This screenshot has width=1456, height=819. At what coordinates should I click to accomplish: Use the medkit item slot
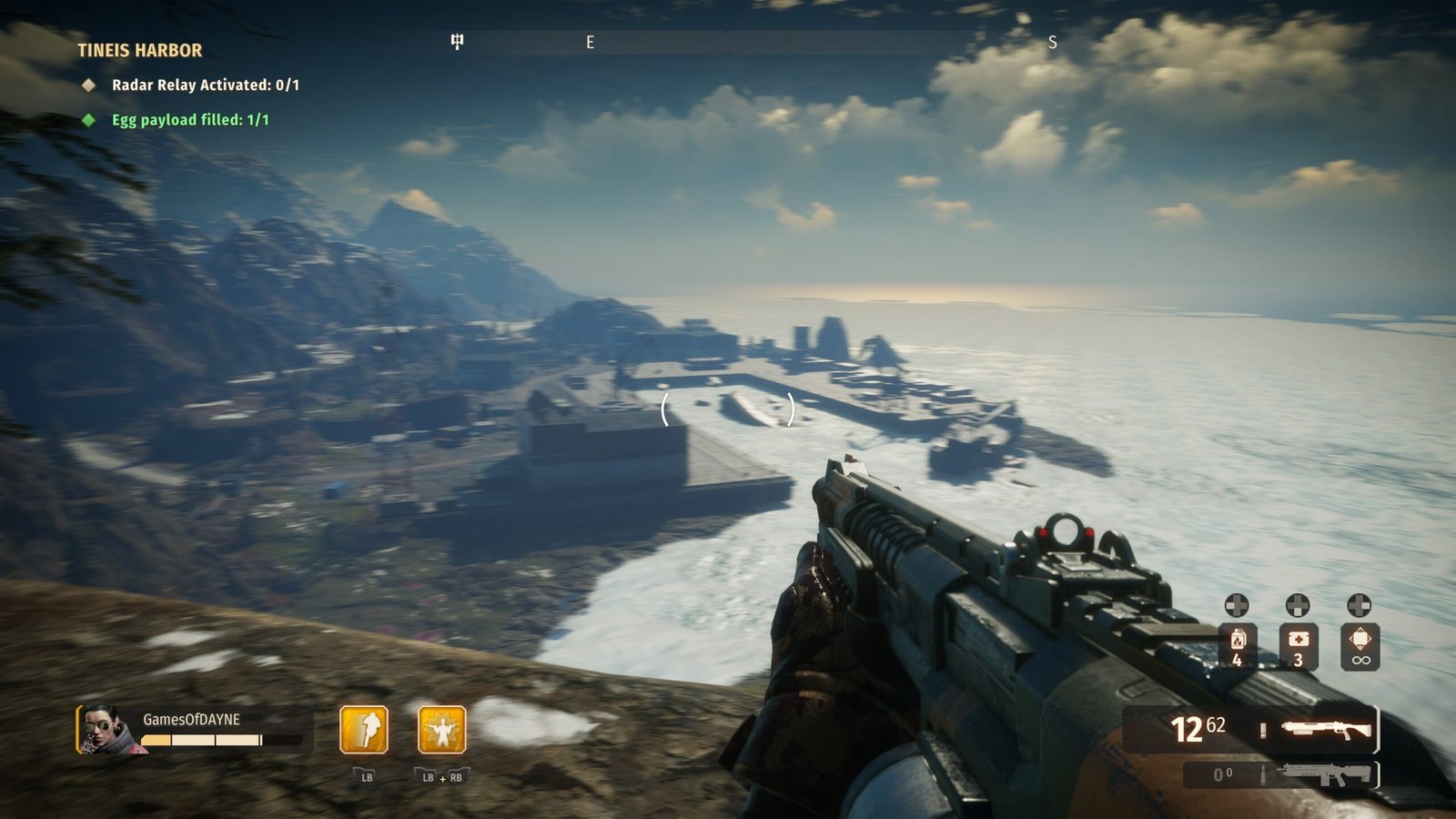[x=1298, y=646]
